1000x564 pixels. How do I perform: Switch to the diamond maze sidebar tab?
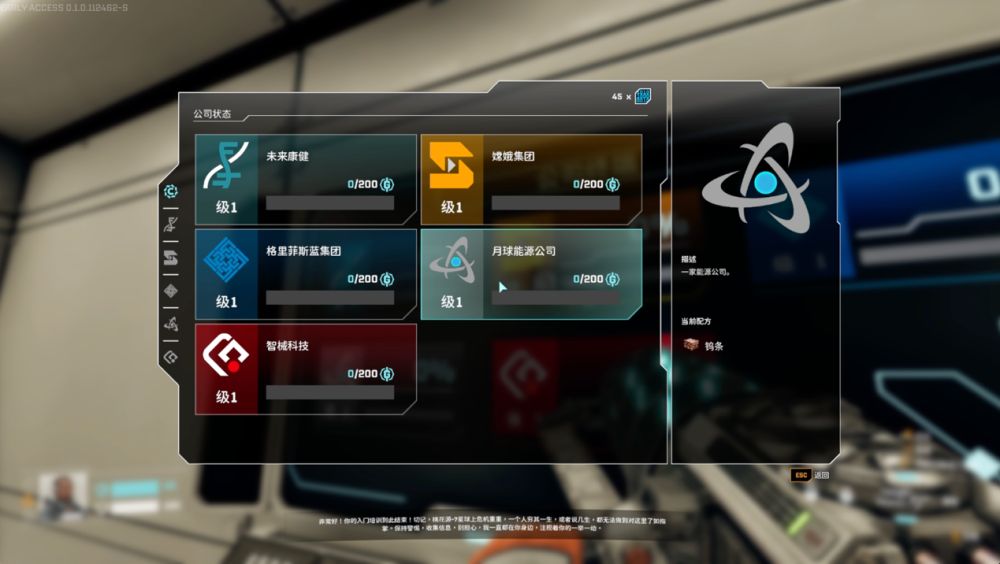[171, 291]
